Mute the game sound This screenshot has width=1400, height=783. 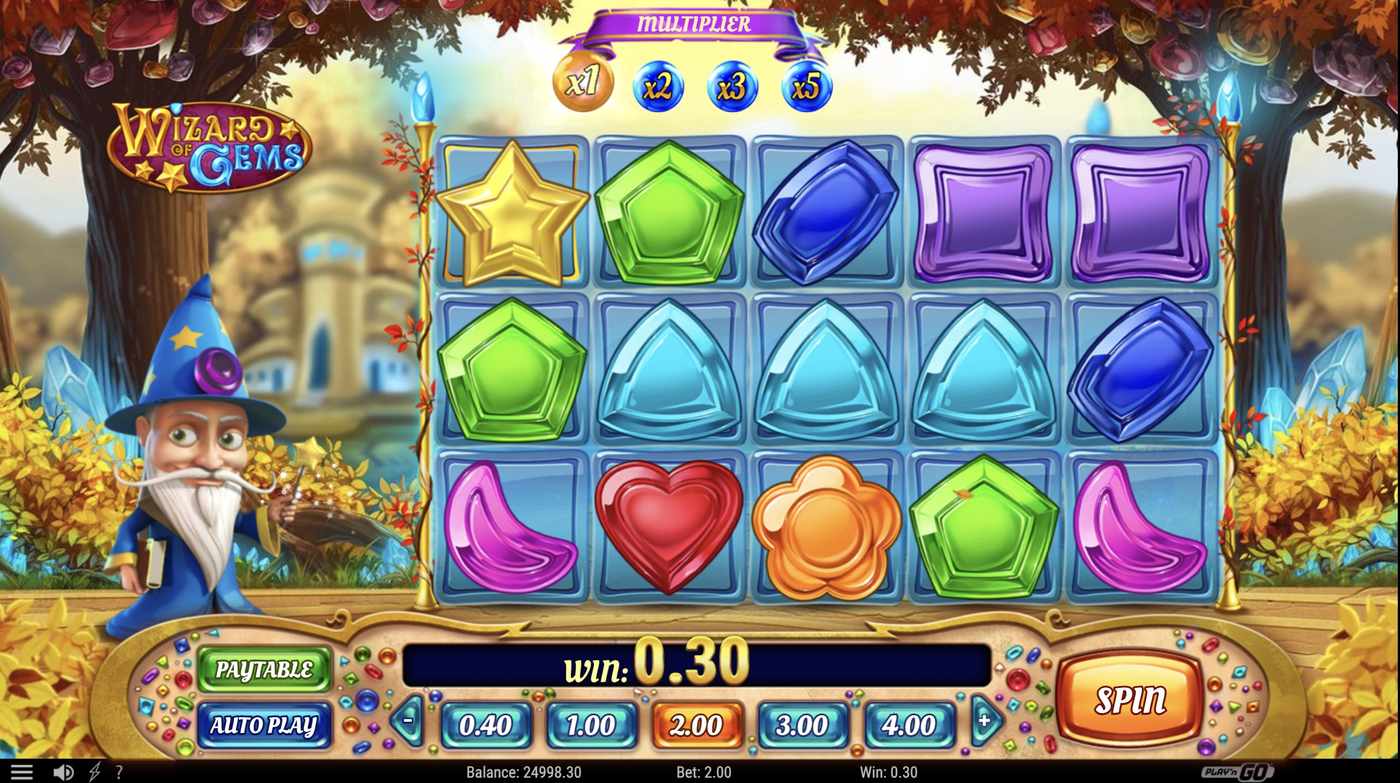click(63, 770)
